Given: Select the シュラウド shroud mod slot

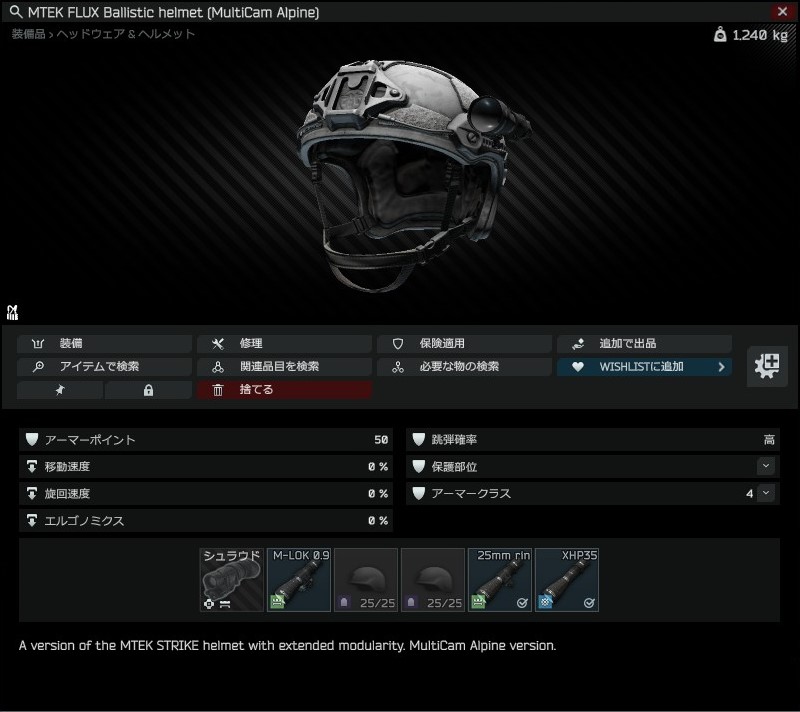Looking at the screenshot, I should [x=231, y=580].
